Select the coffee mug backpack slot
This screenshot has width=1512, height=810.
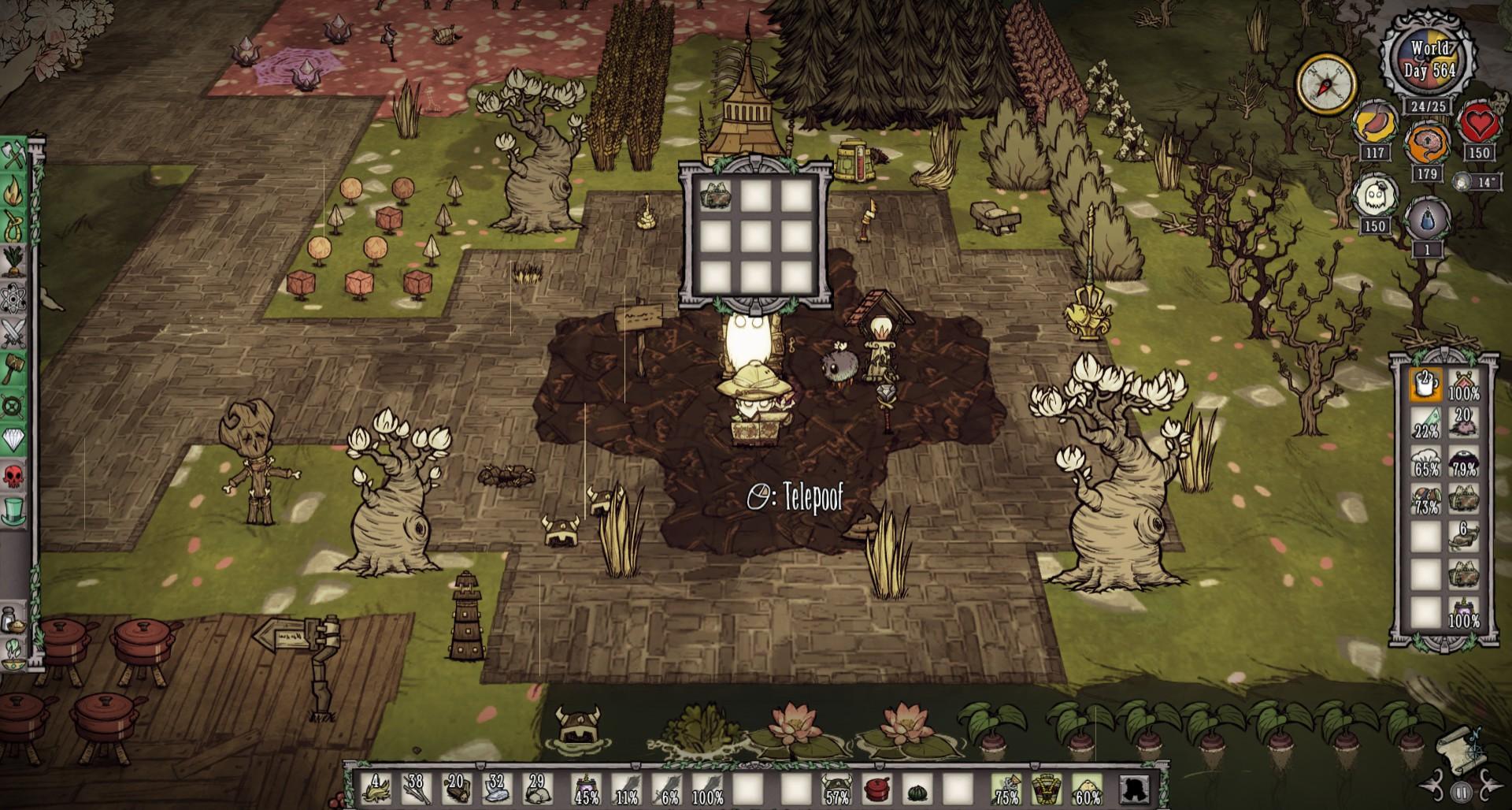coord(1425,385)
